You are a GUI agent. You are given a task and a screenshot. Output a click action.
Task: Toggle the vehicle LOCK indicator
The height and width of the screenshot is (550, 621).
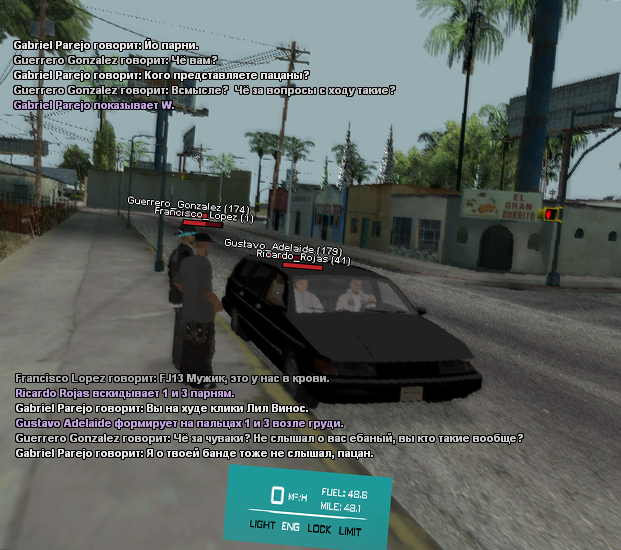point(319,527)
